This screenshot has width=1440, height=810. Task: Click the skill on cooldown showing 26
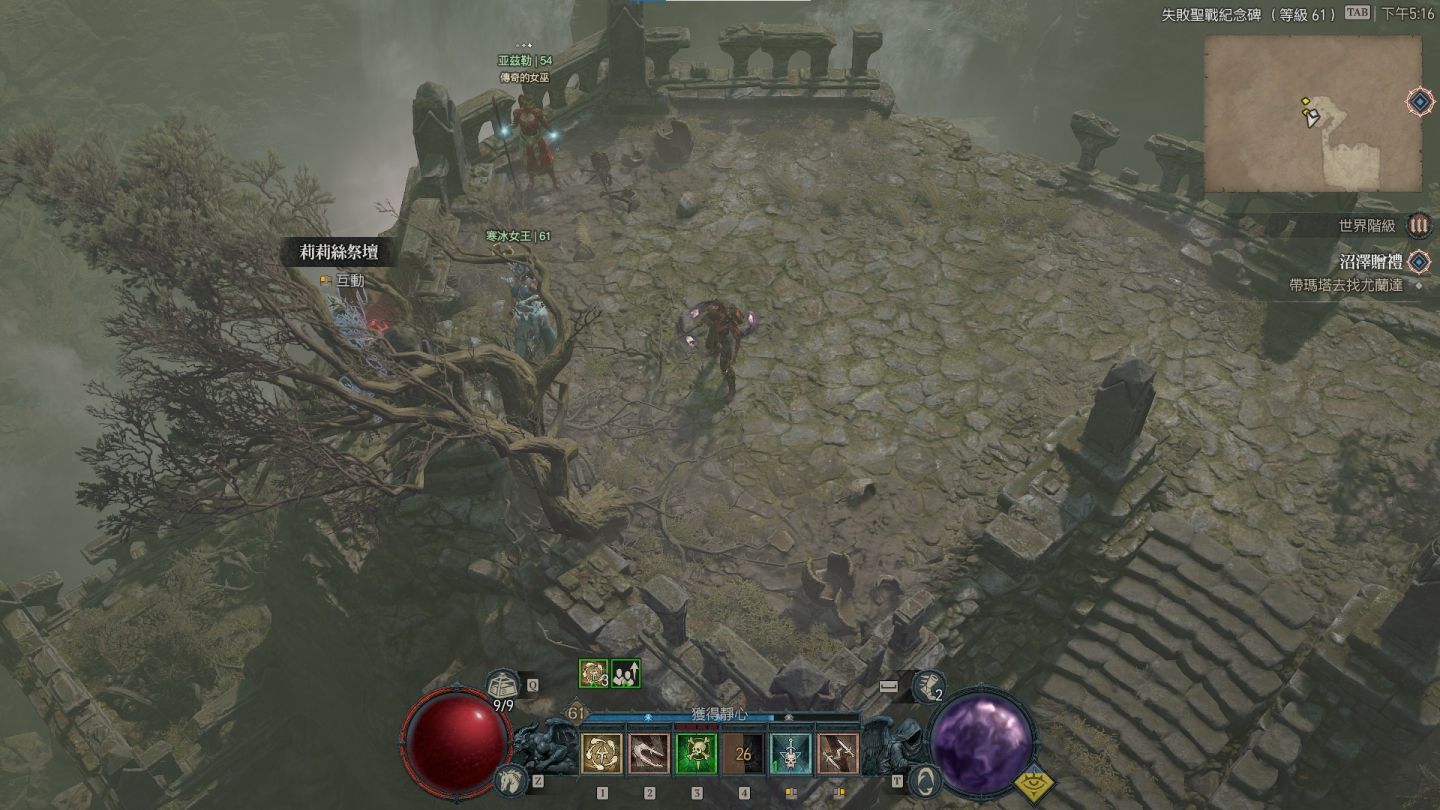click(x=743, y=754)
